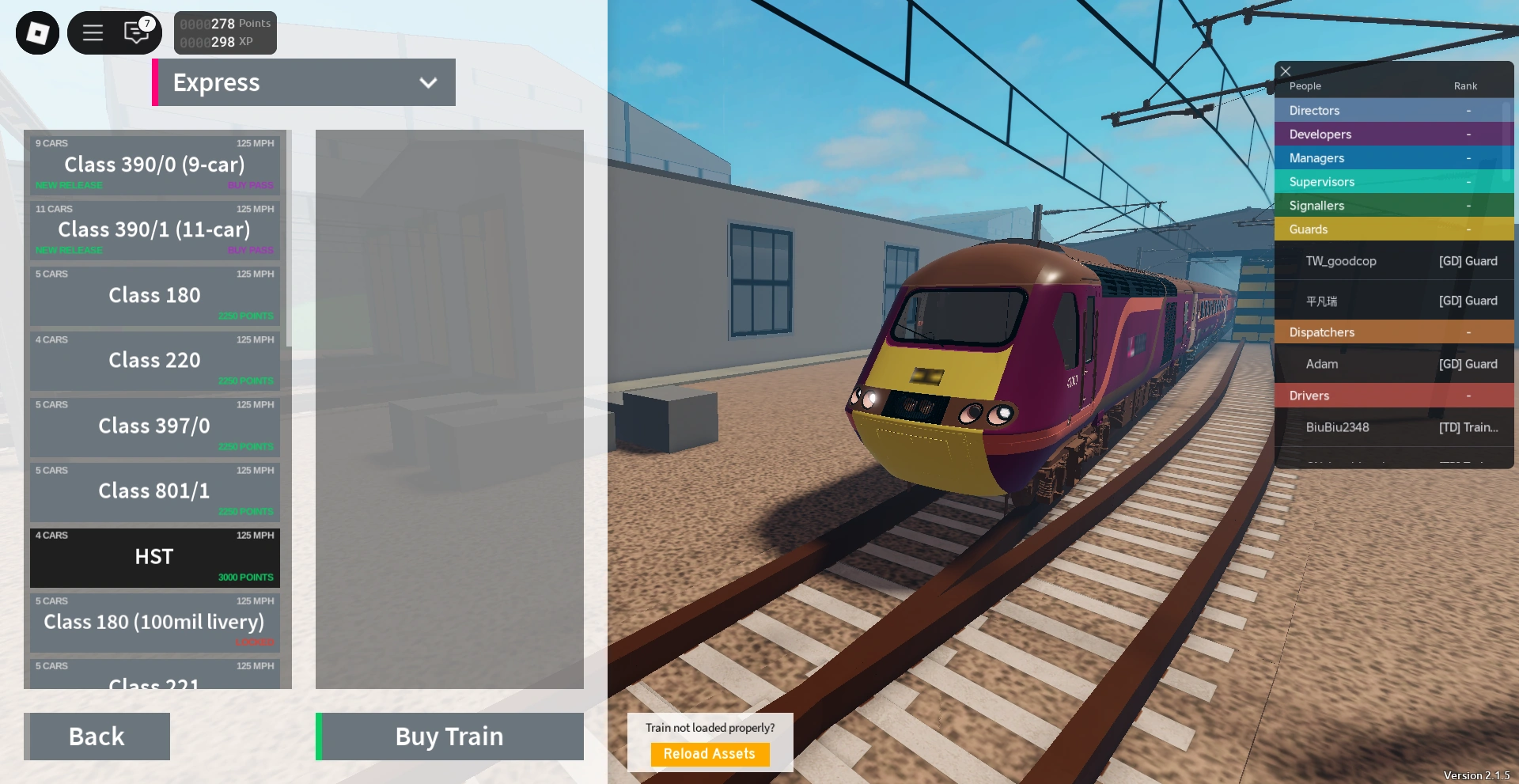Collapse the Guards rank group
Viewport: 1519px width, 784px height.
[1392, 229]
